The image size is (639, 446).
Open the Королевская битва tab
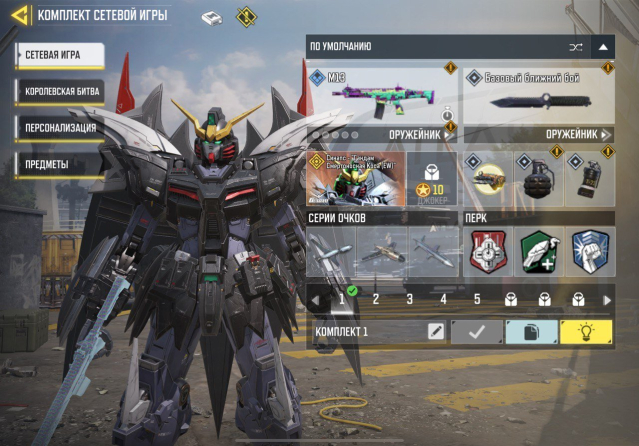tap(60, 92)
